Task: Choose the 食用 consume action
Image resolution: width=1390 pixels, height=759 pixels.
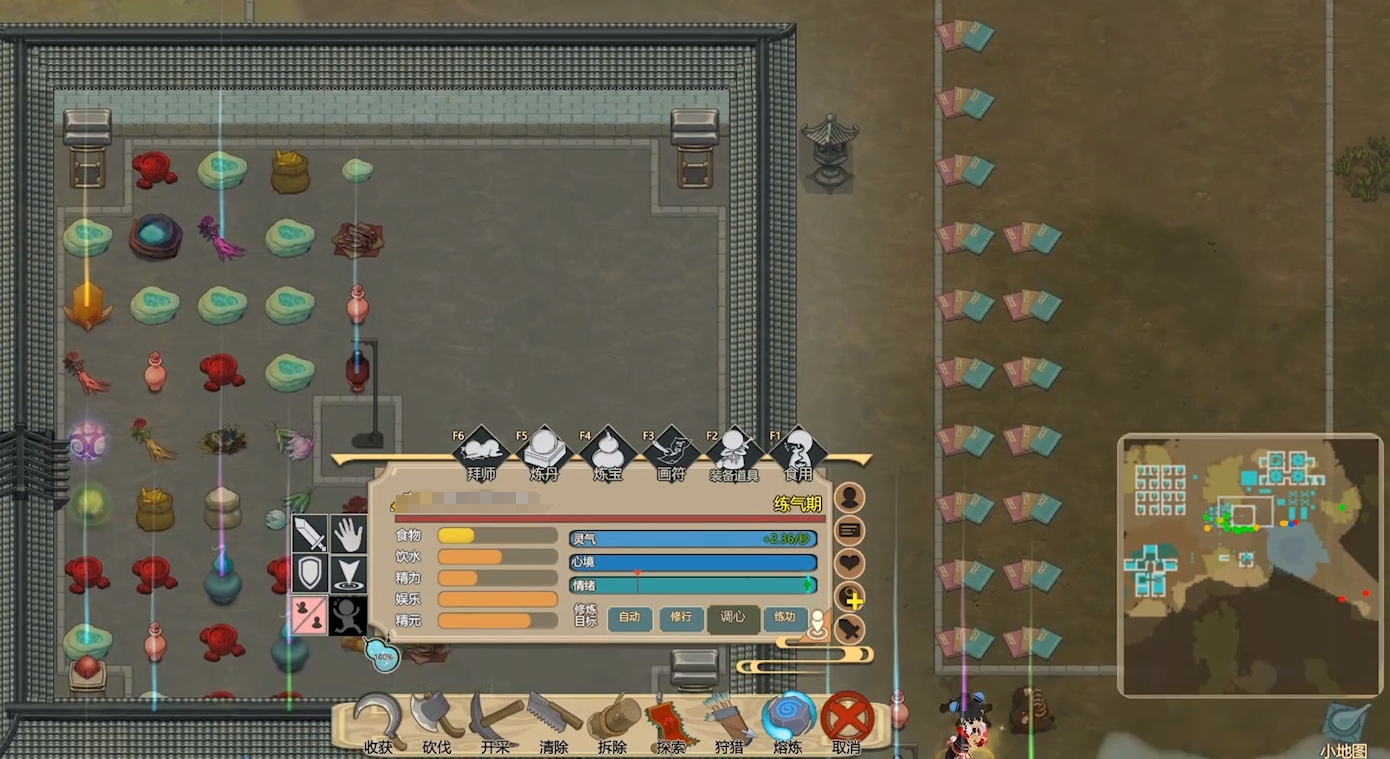Action: [798, 455]
